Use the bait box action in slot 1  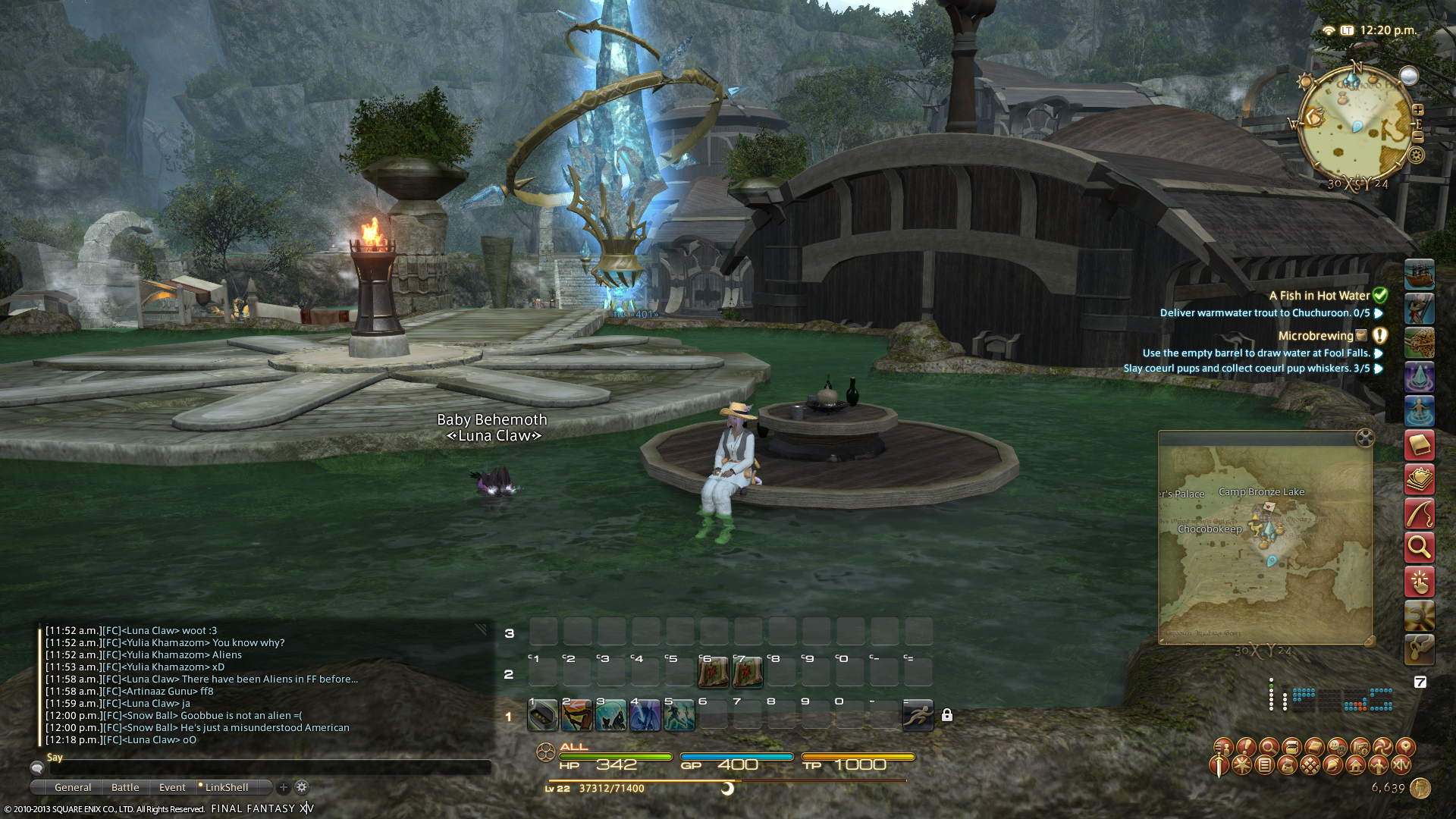tap(543, 715)
